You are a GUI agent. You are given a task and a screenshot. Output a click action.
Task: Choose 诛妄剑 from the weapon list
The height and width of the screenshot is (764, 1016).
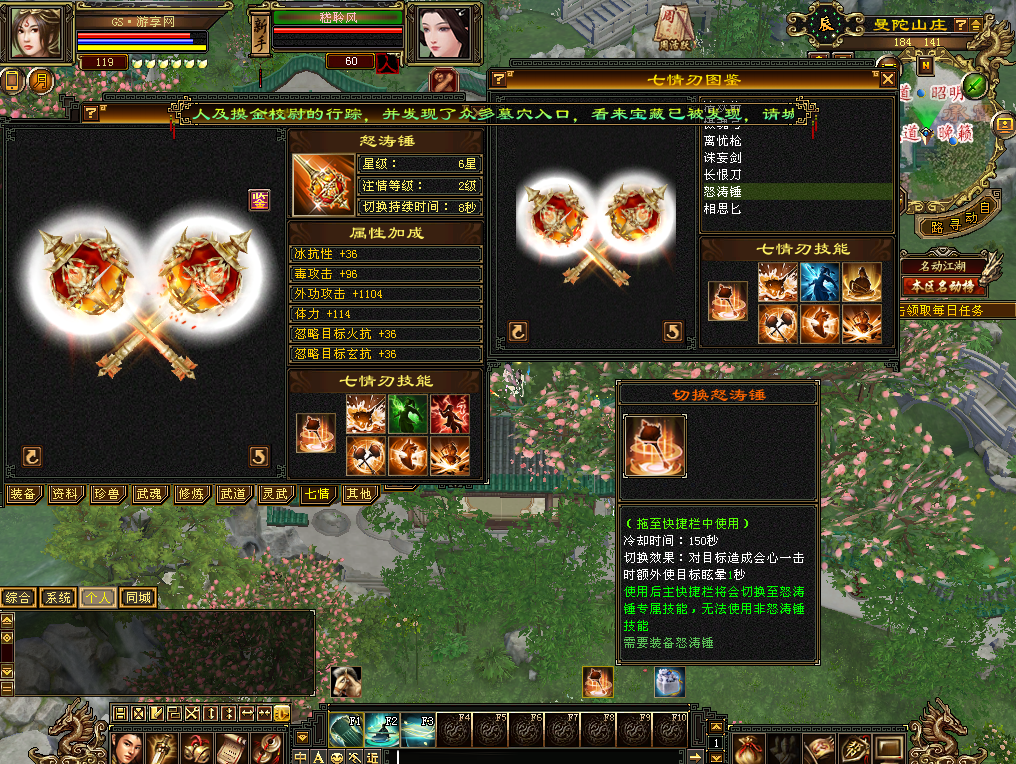(722, 157)
